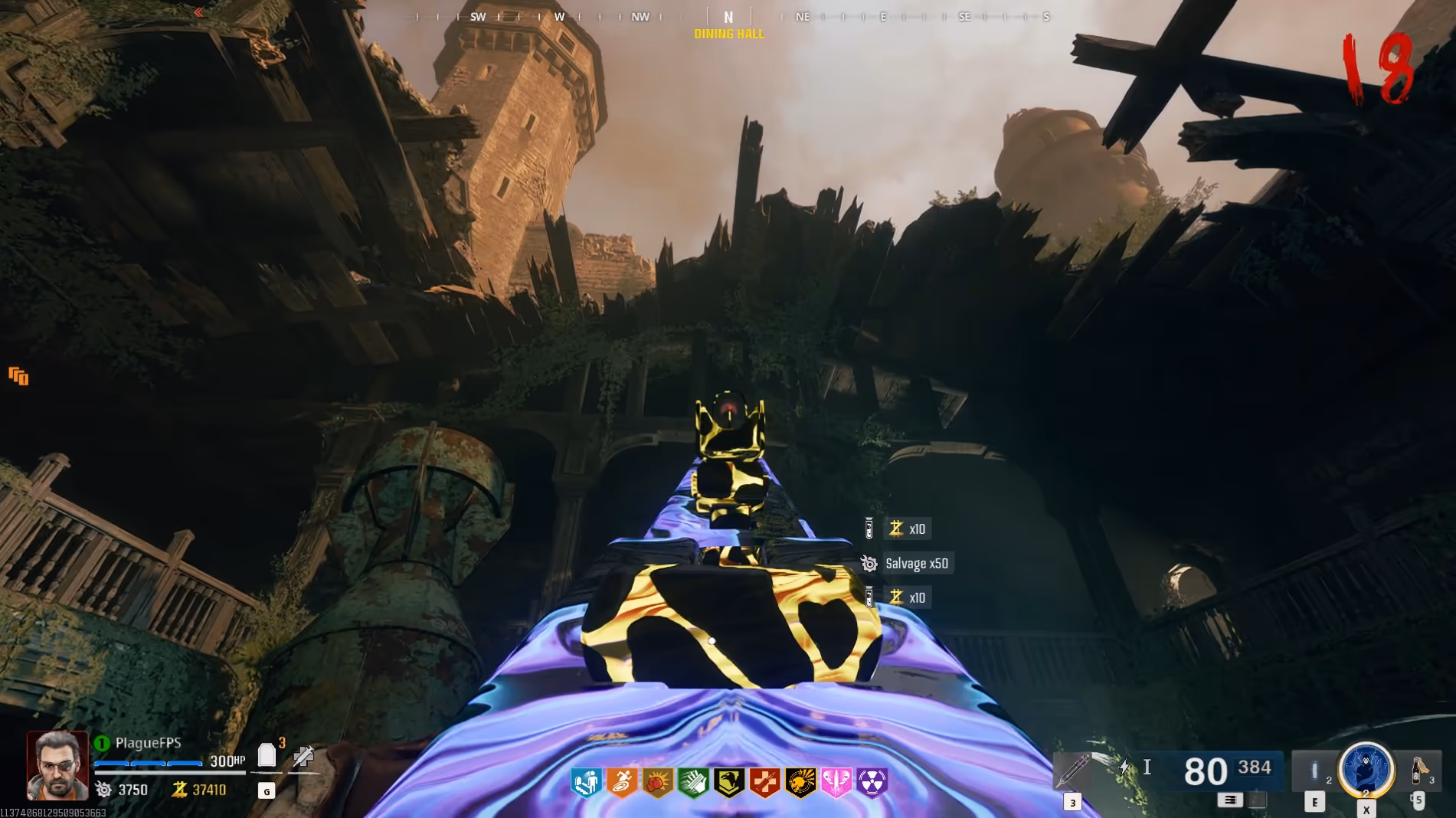Click the Stamin-Up running man perk
This screenshot has height=818, width=1456.
pyautogui.click(x=622, y=783)
